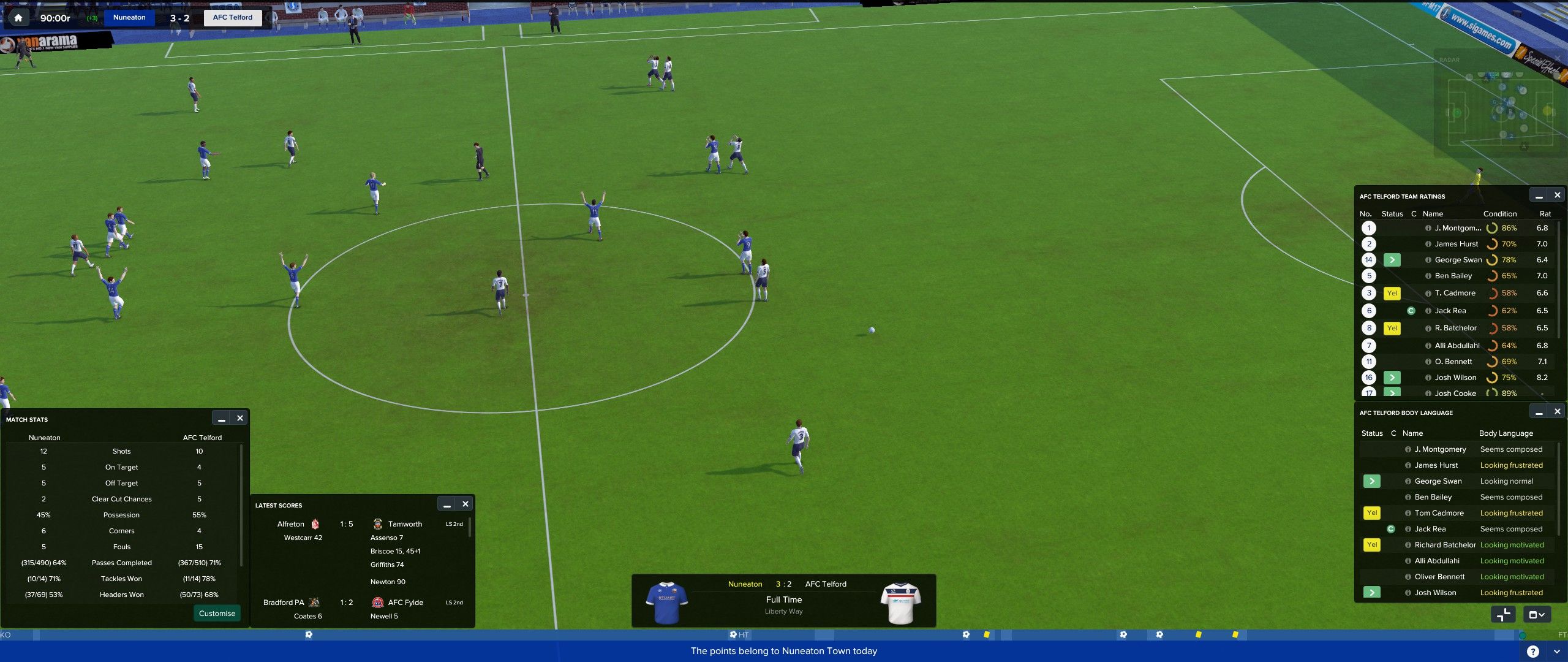Click the yellow card badge beside T. Cadmore
1568x662 pixels.
1393,293
